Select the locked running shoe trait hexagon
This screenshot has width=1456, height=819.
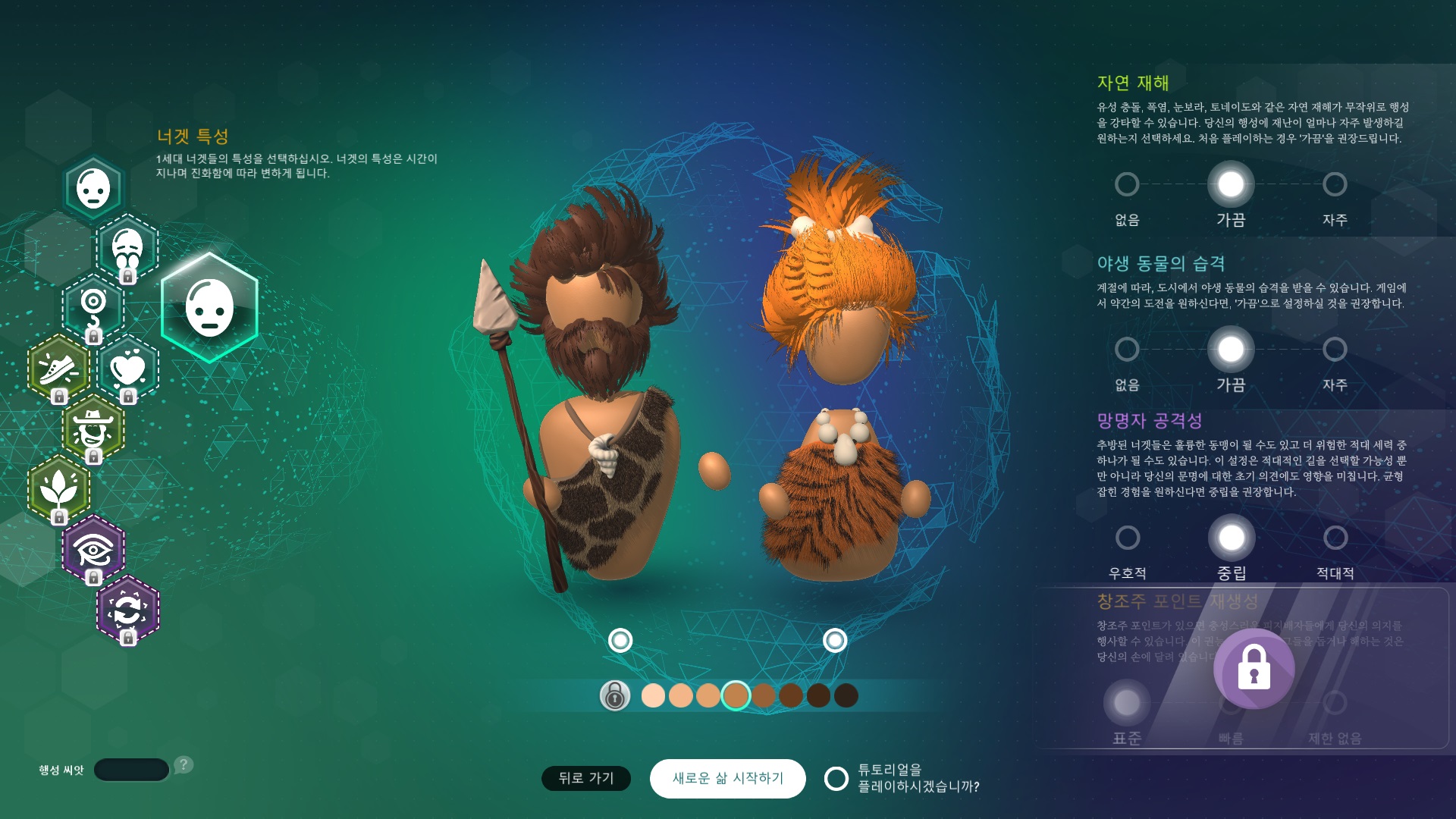click(58, 369)
